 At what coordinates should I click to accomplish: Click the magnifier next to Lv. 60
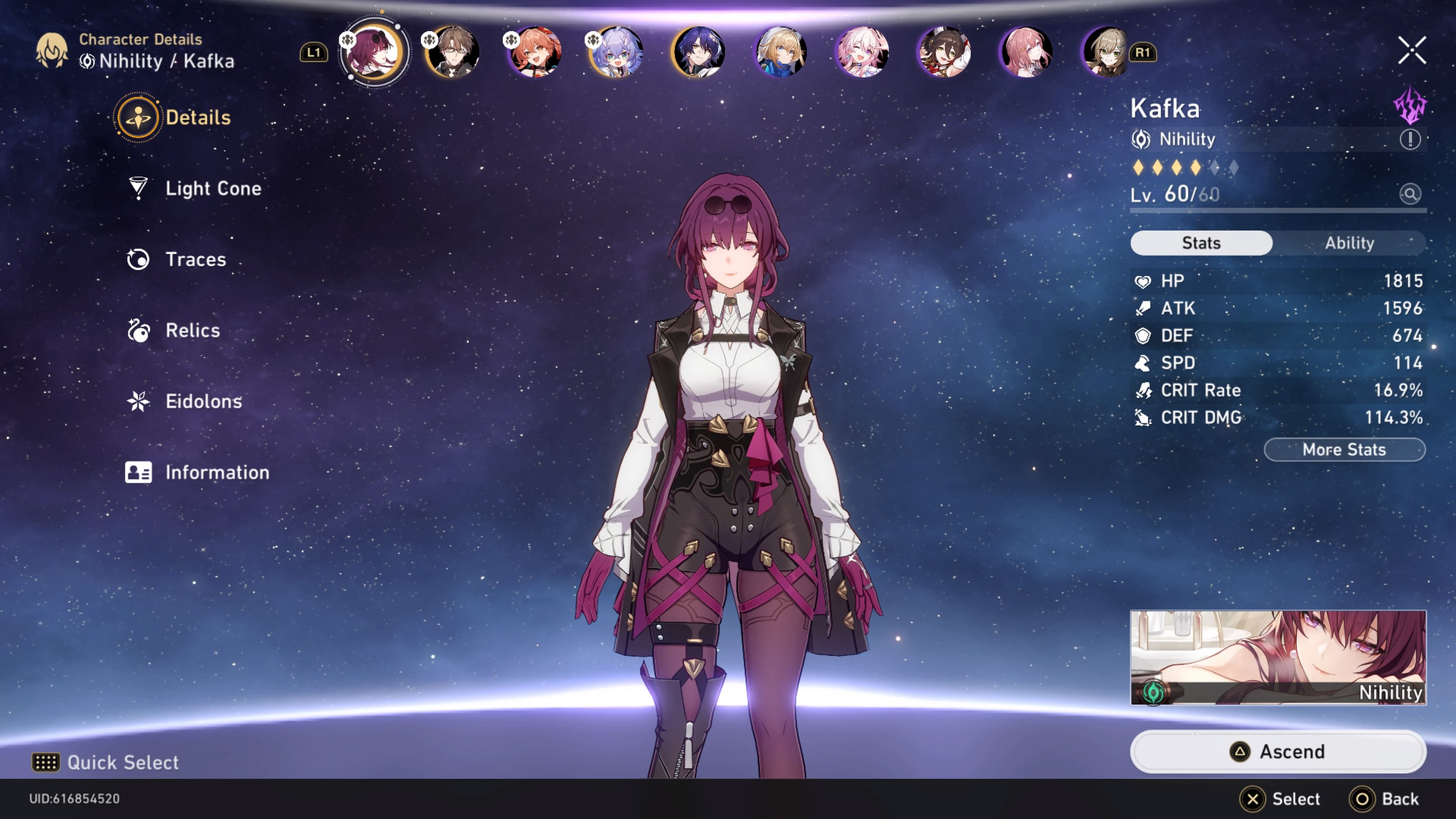pos(1410,194)
